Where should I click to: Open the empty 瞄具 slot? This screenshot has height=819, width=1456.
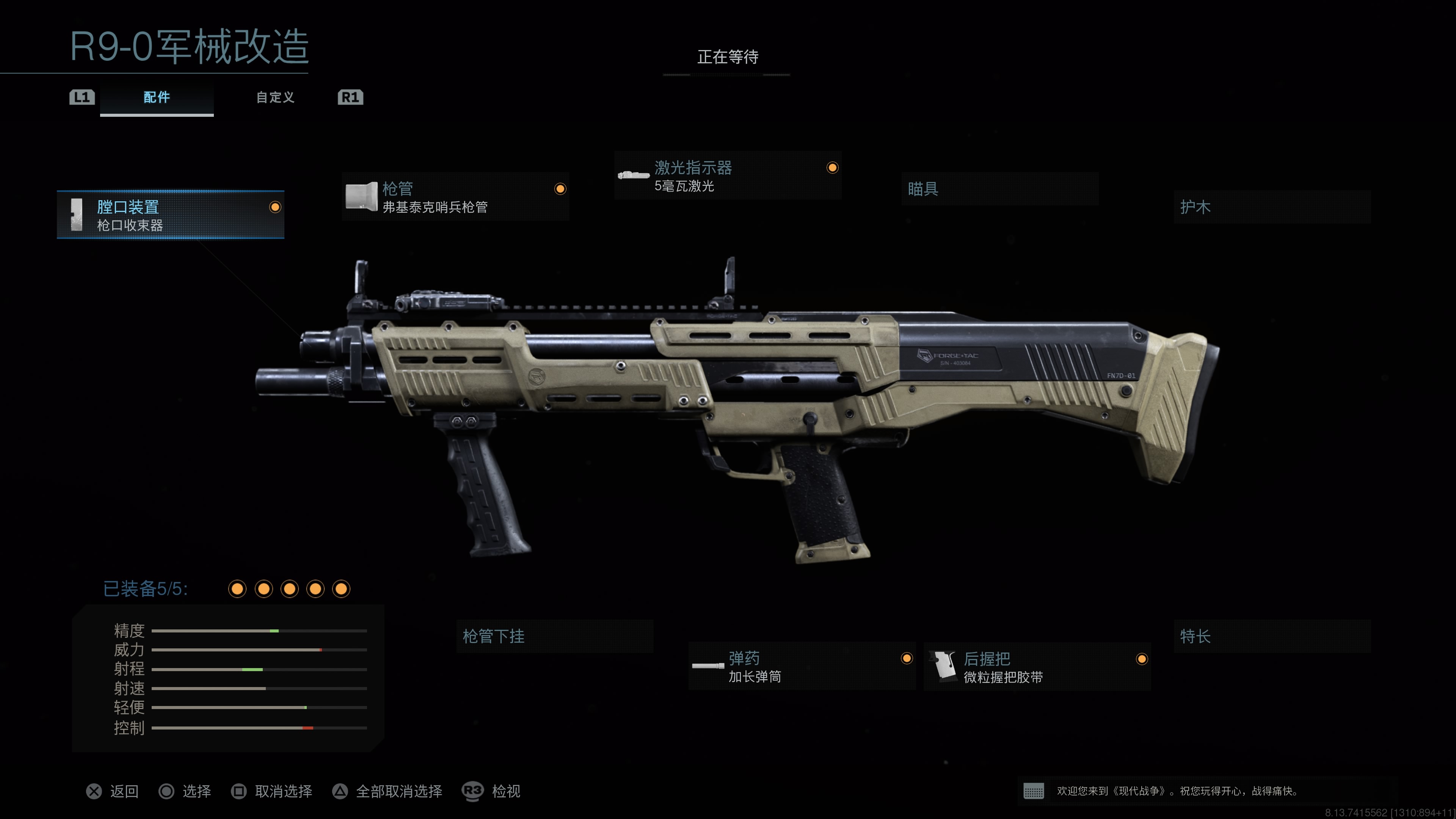(999, 189)
